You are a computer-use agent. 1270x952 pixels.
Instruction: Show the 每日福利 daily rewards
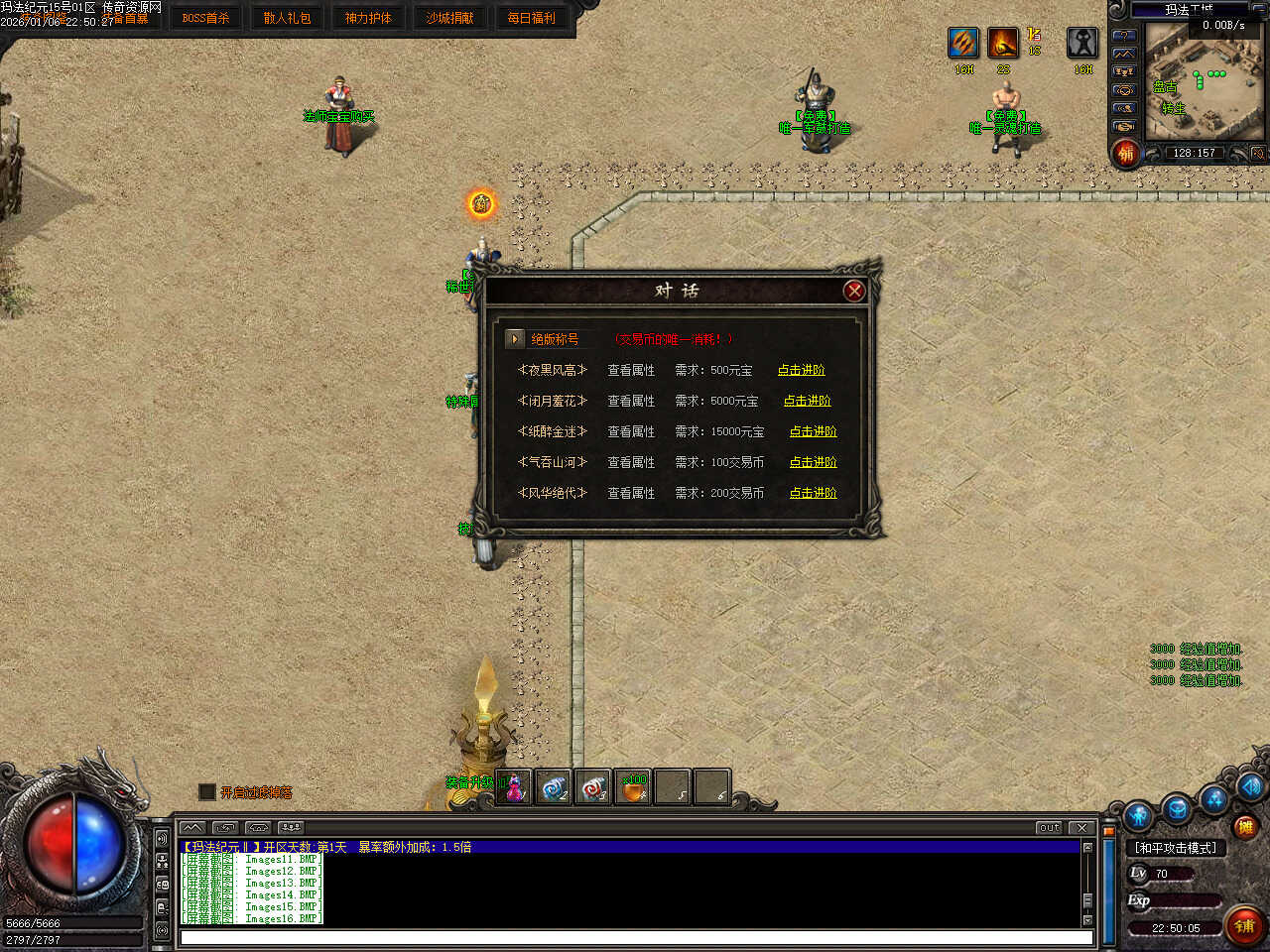pos(531,18)
